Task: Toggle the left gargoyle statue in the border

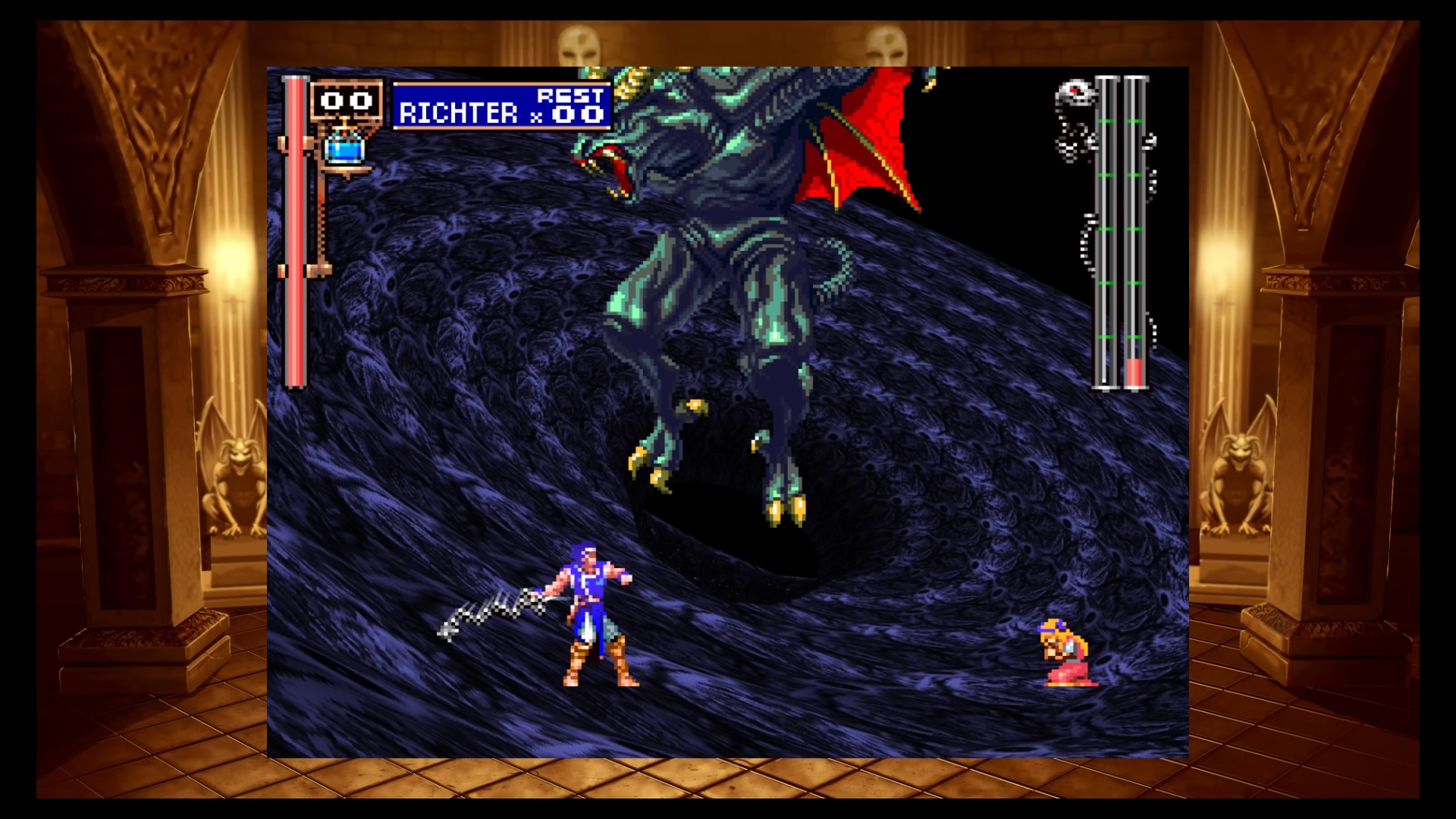Action: (235, 470)
